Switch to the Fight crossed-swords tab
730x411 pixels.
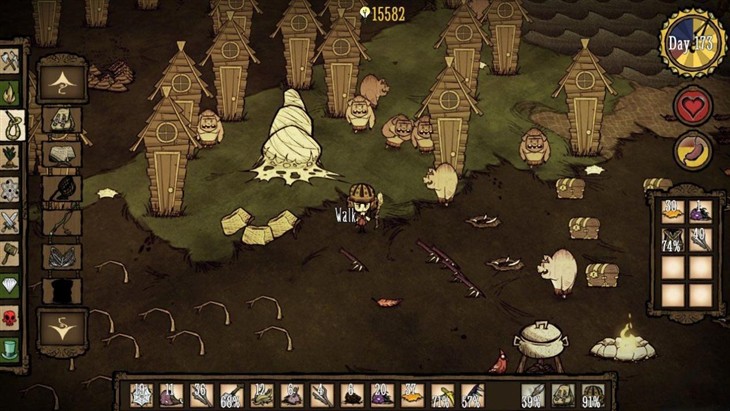(9, 221)
